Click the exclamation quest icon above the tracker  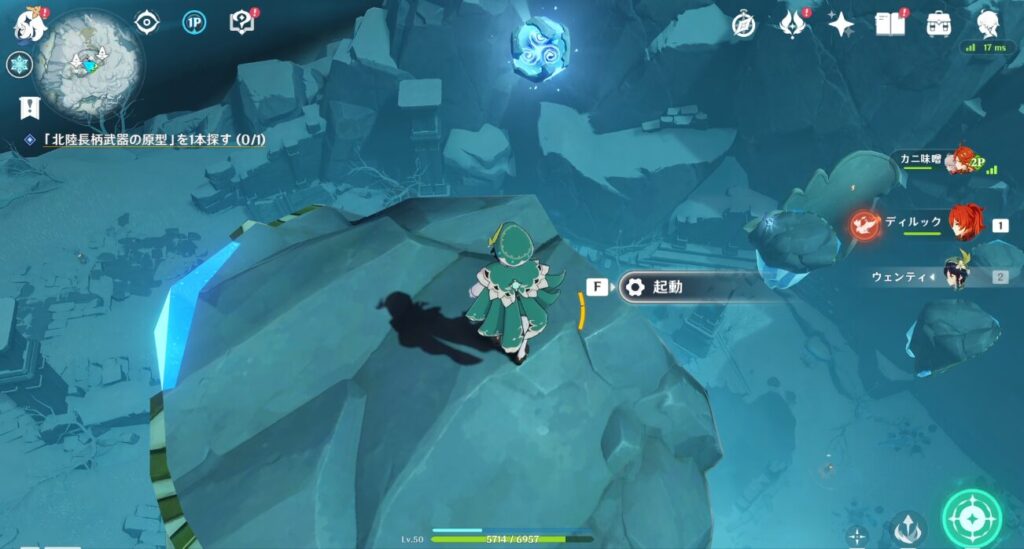30,106
